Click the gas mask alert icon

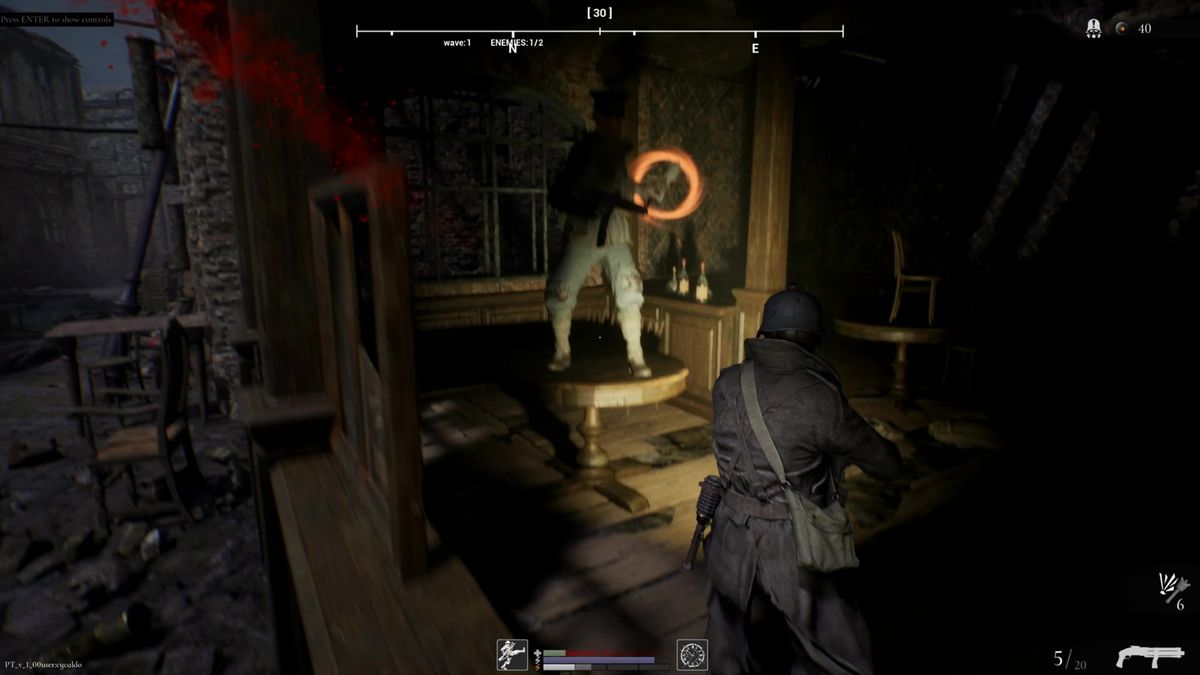[x=1094, y=29]
